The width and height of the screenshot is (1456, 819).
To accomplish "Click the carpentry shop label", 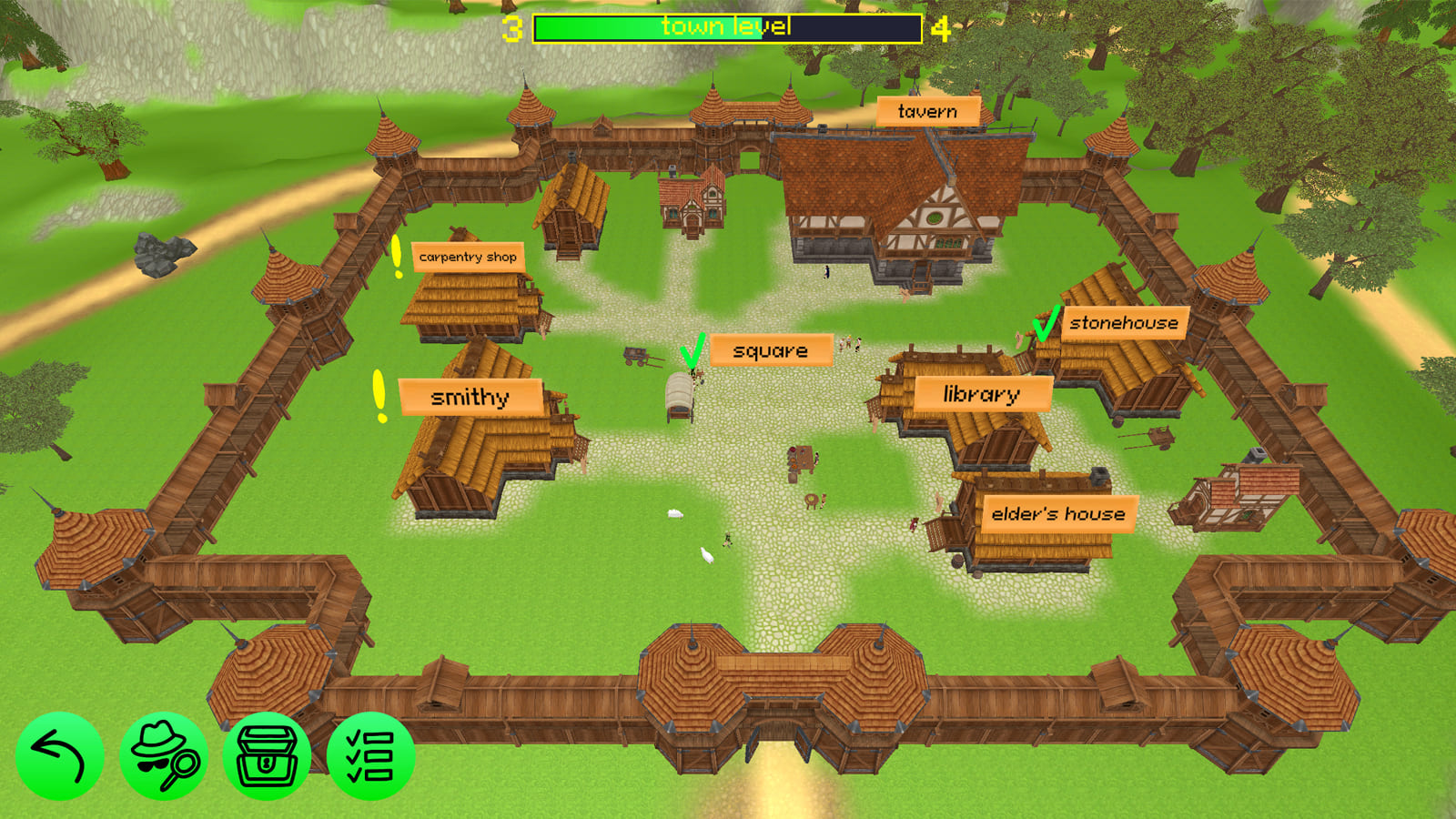I will coord(468,257).
